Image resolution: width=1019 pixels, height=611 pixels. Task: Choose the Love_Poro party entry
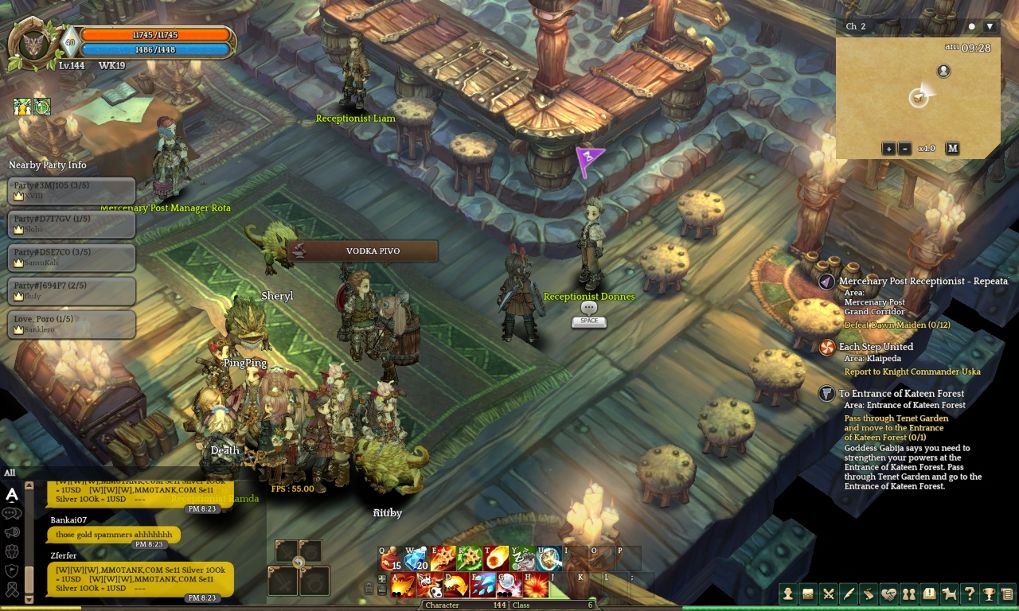click(x=71, y=324)
